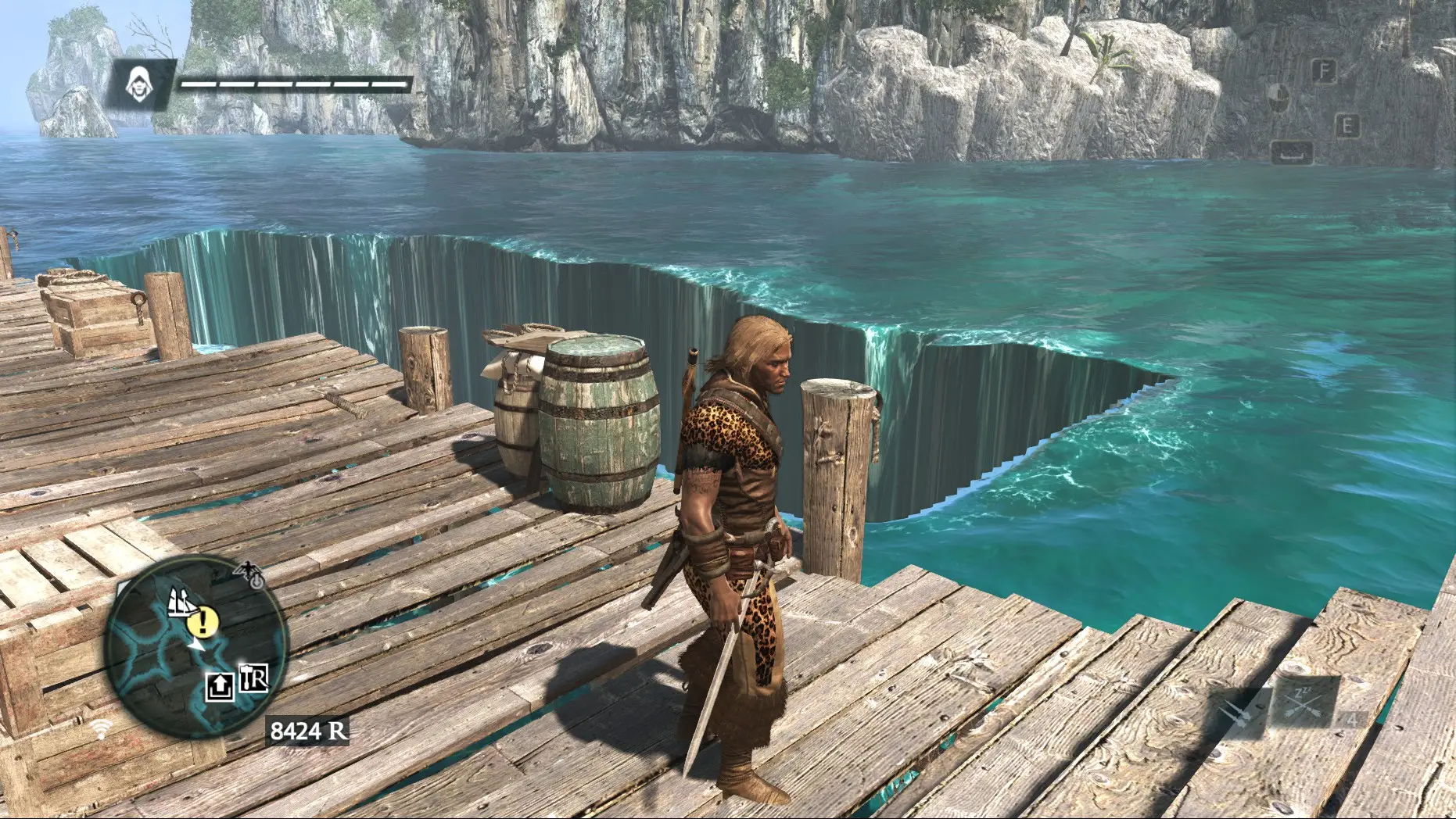Expand the round ability wheel icon top right
The image size is (1456, 819).
1279,98
